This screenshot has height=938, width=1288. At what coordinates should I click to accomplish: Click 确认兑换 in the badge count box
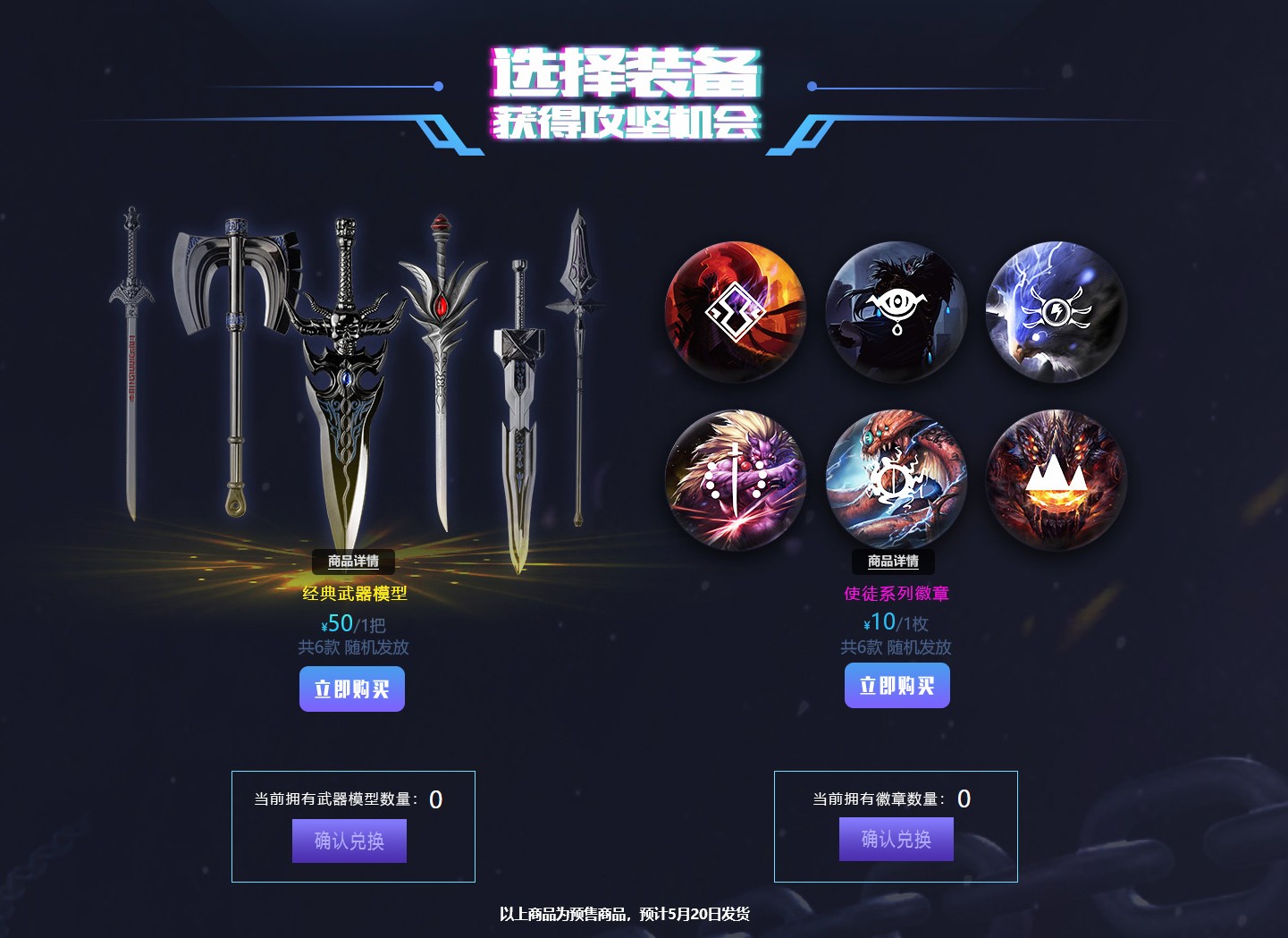897,839
